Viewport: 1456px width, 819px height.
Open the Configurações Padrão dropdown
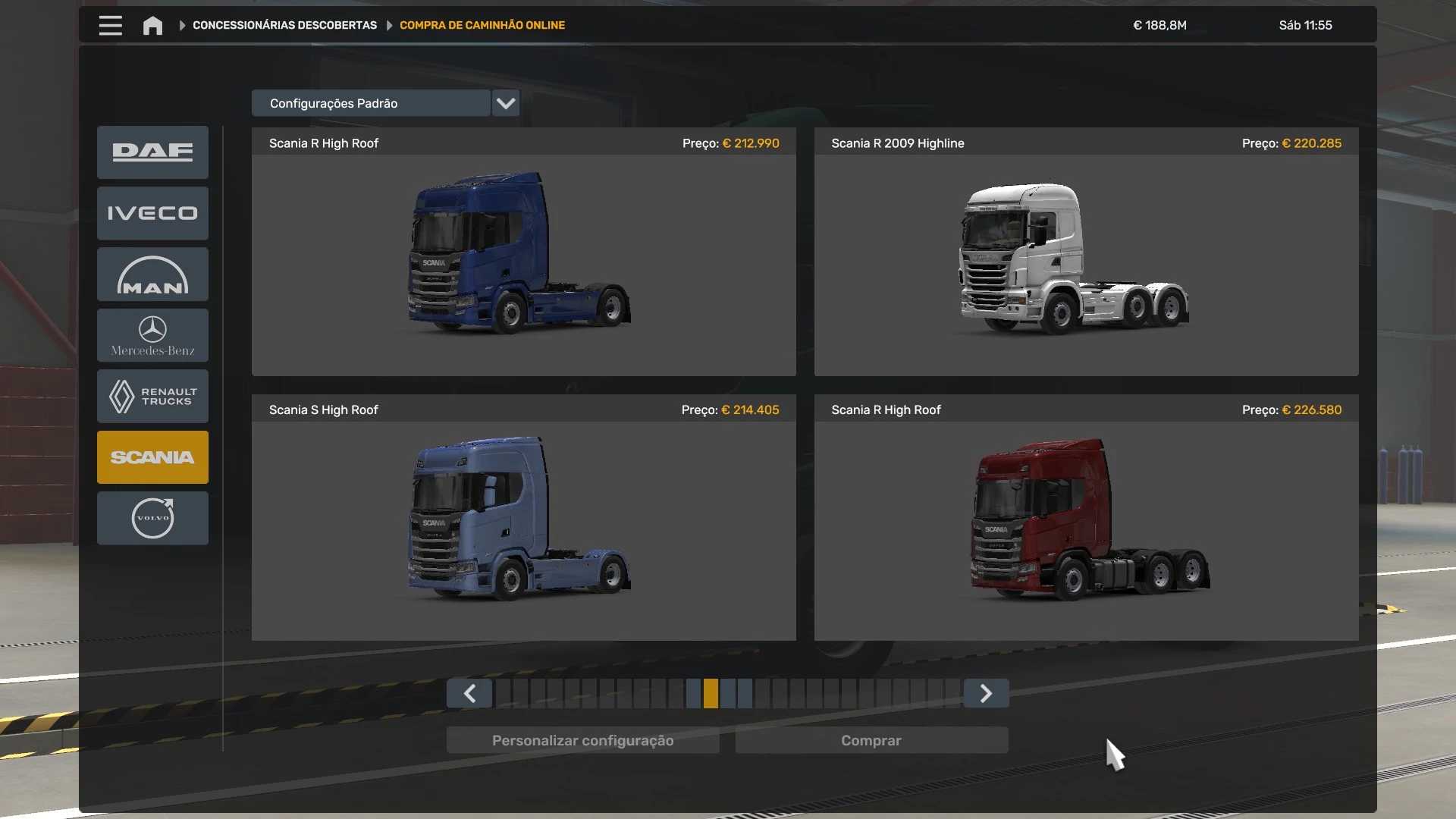pyautogui.click(x=505, y=103)
